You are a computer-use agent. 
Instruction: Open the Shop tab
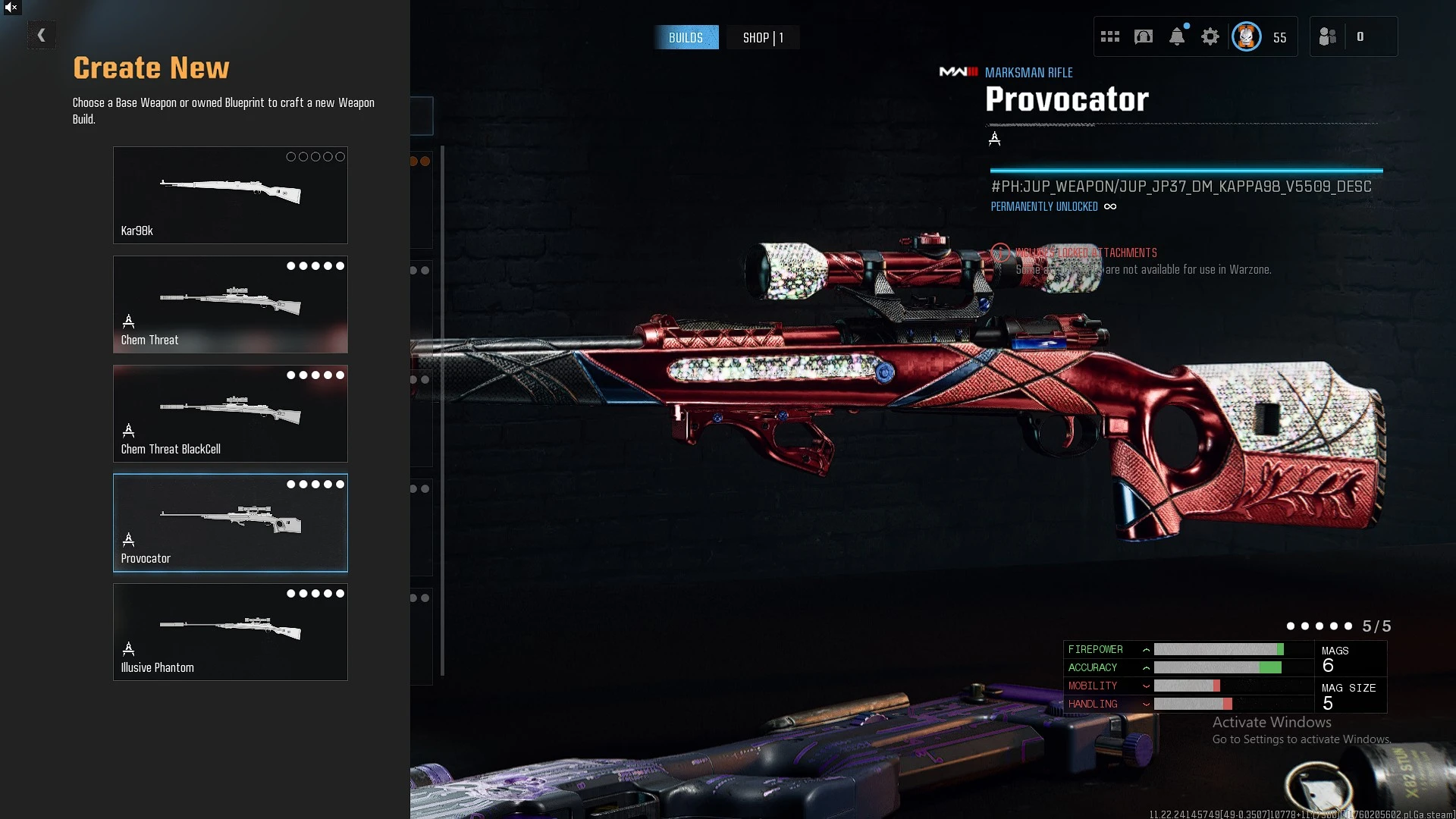click(x=762, y=37)
